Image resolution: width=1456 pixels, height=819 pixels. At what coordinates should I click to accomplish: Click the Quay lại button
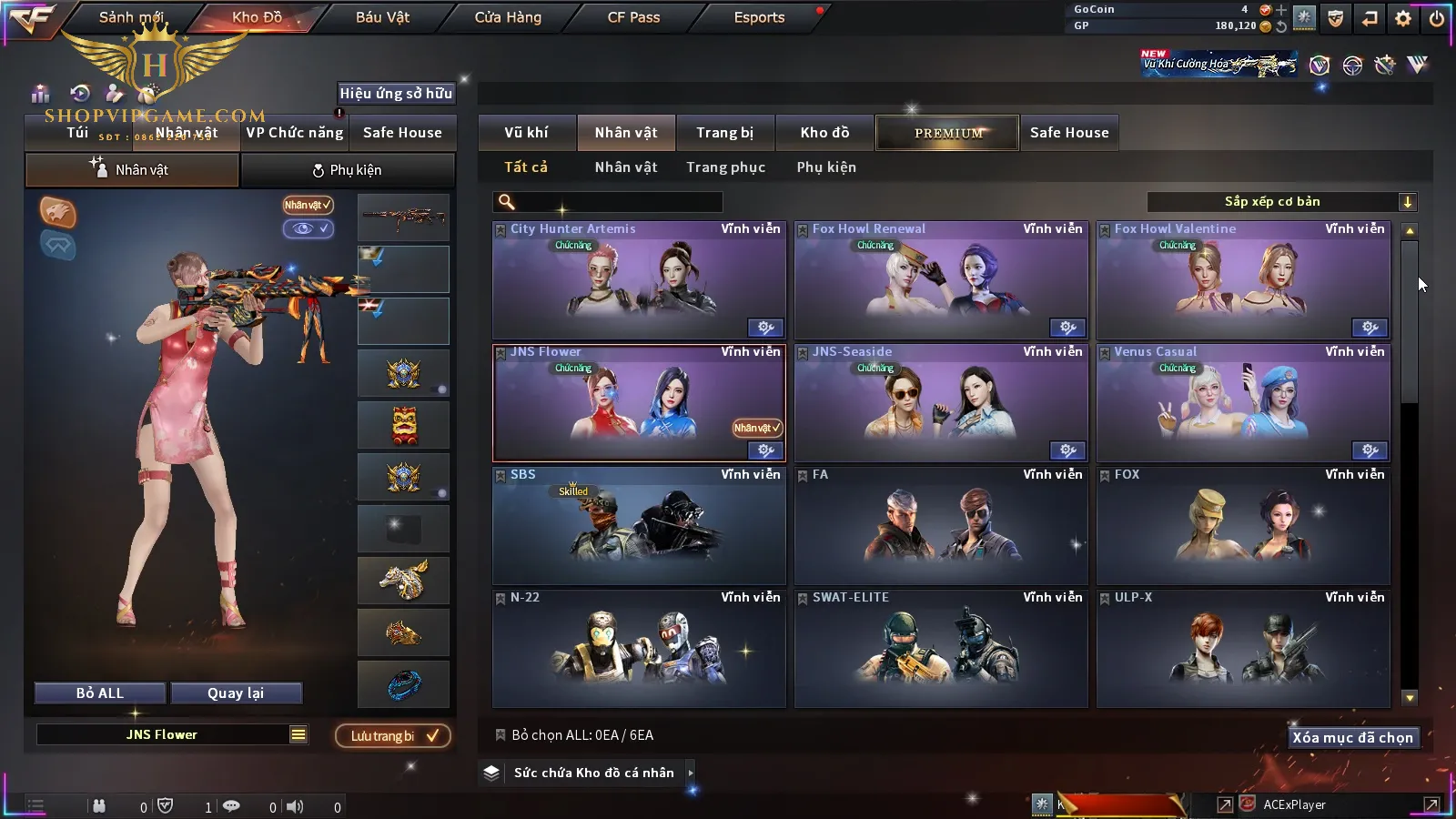pos(236,693)
